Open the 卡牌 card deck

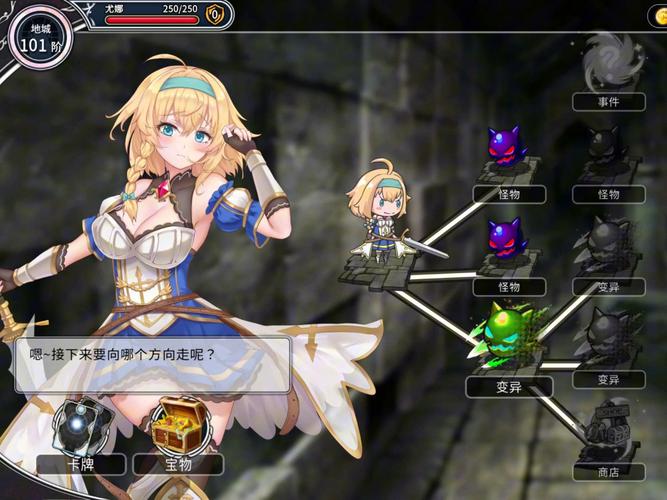[82, 429]
